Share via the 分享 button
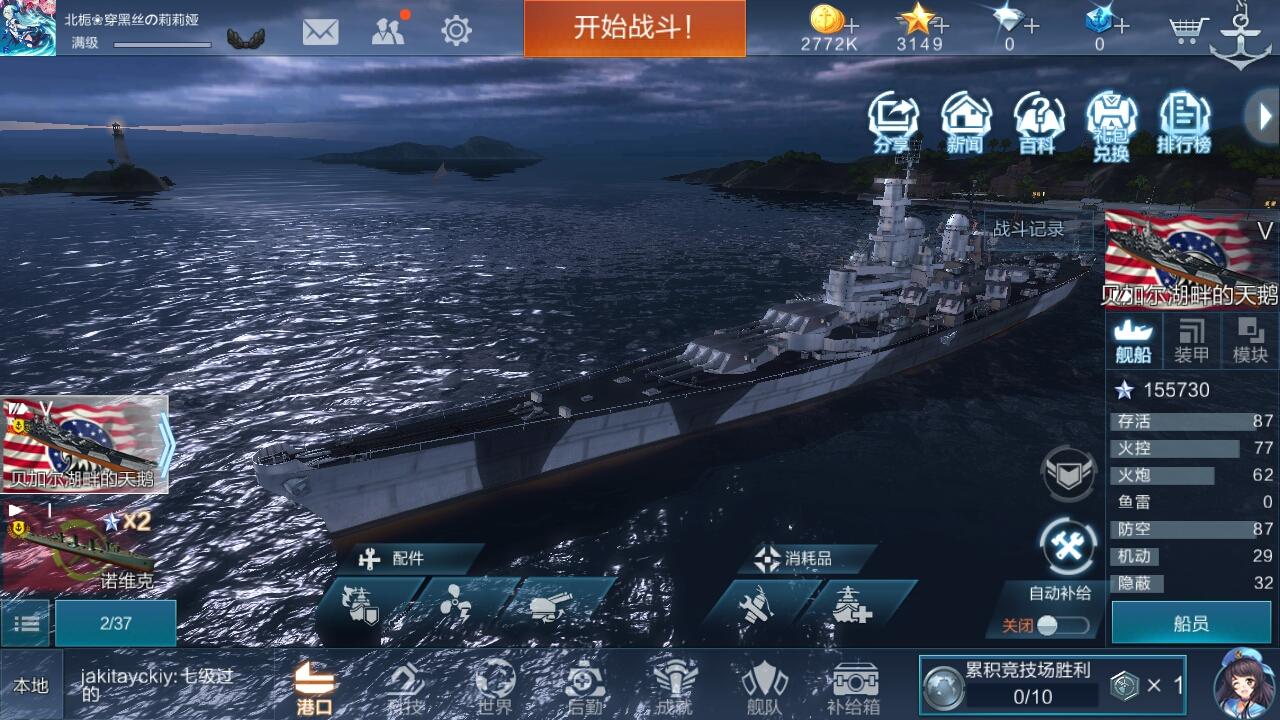 pos(893,118)
